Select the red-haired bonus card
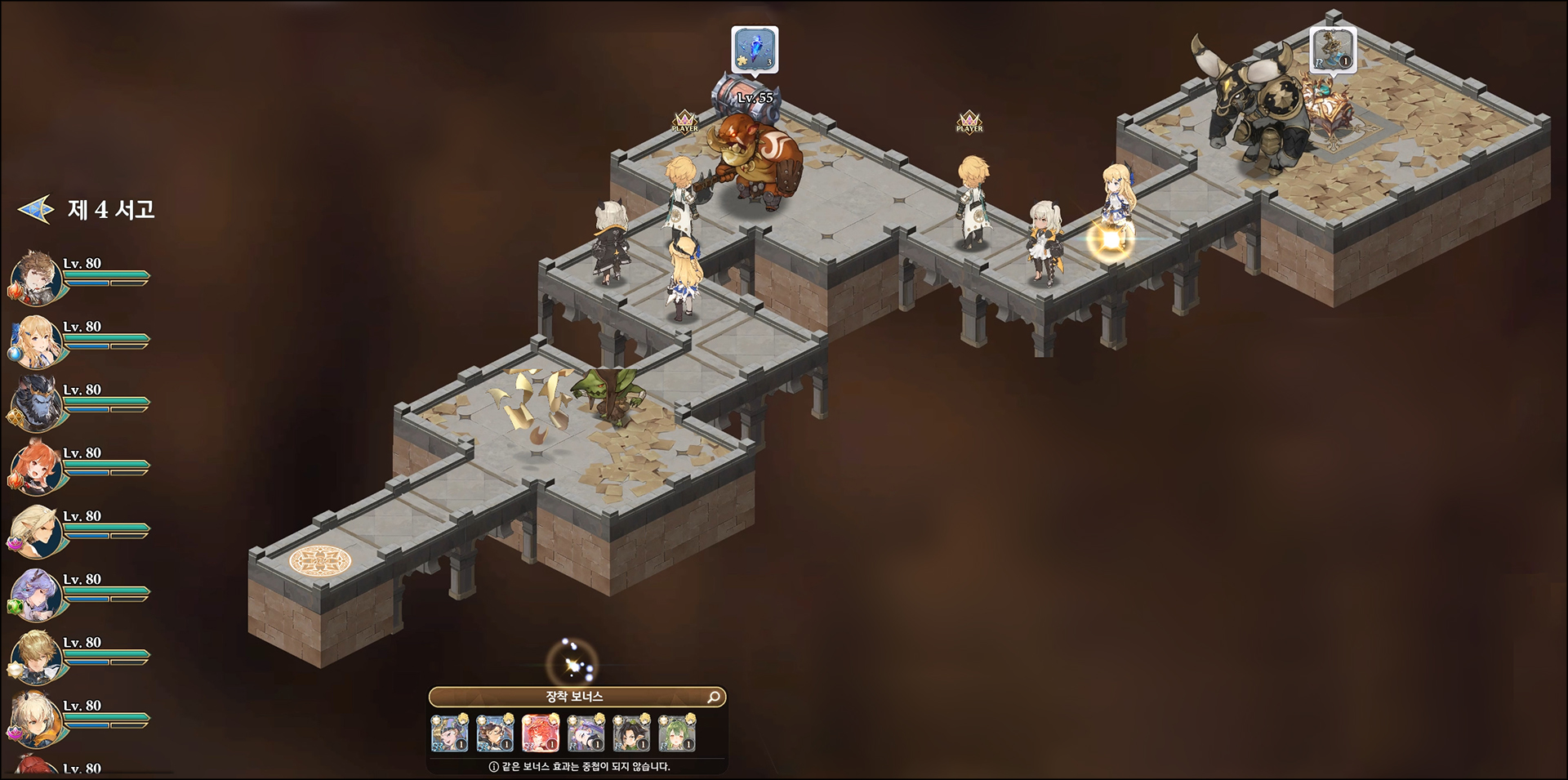Image resolution: width=1568 pixels, height=780 pixels. (x=540, y=733)
